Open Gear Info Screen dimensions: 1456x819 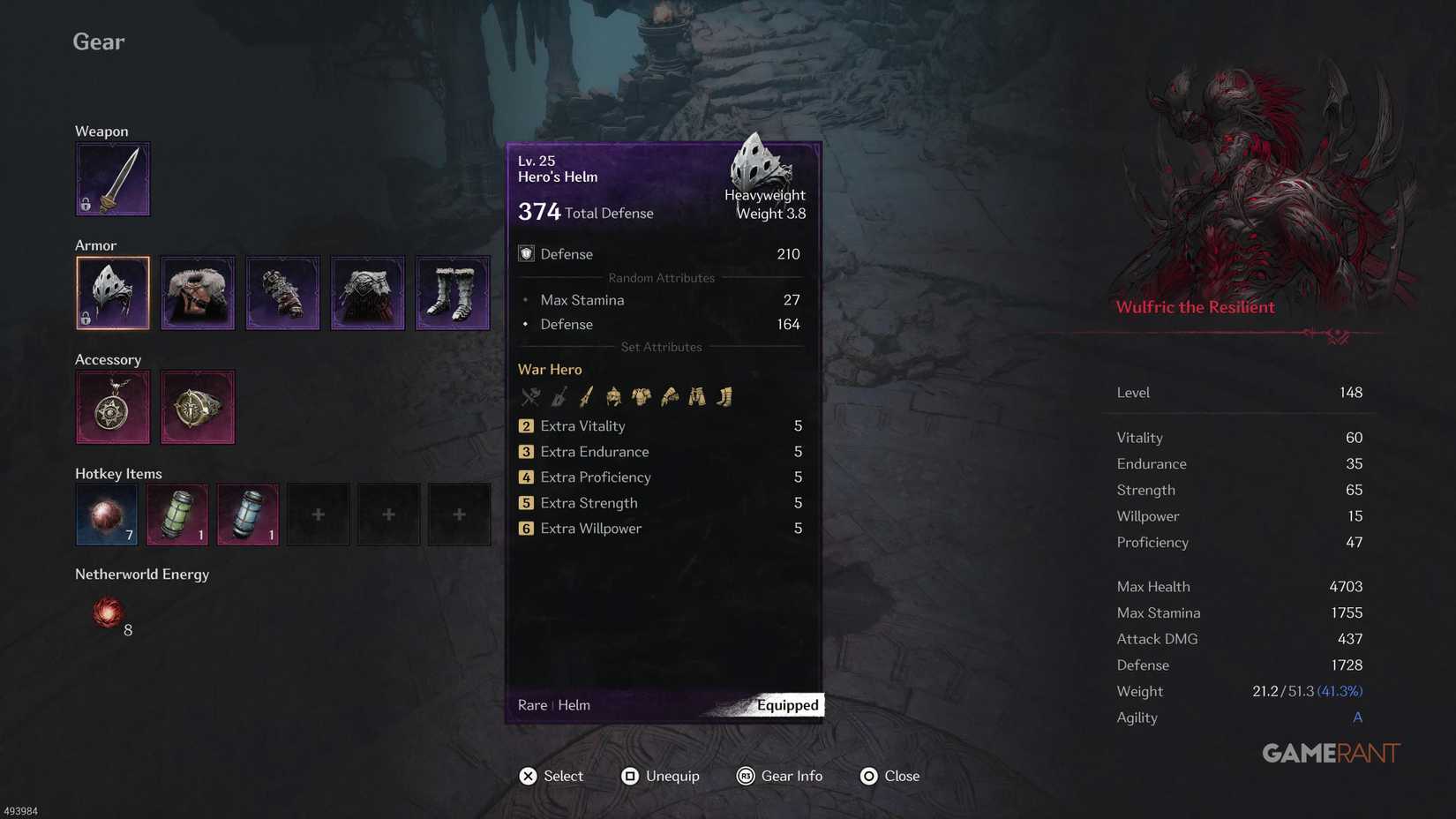779,776
